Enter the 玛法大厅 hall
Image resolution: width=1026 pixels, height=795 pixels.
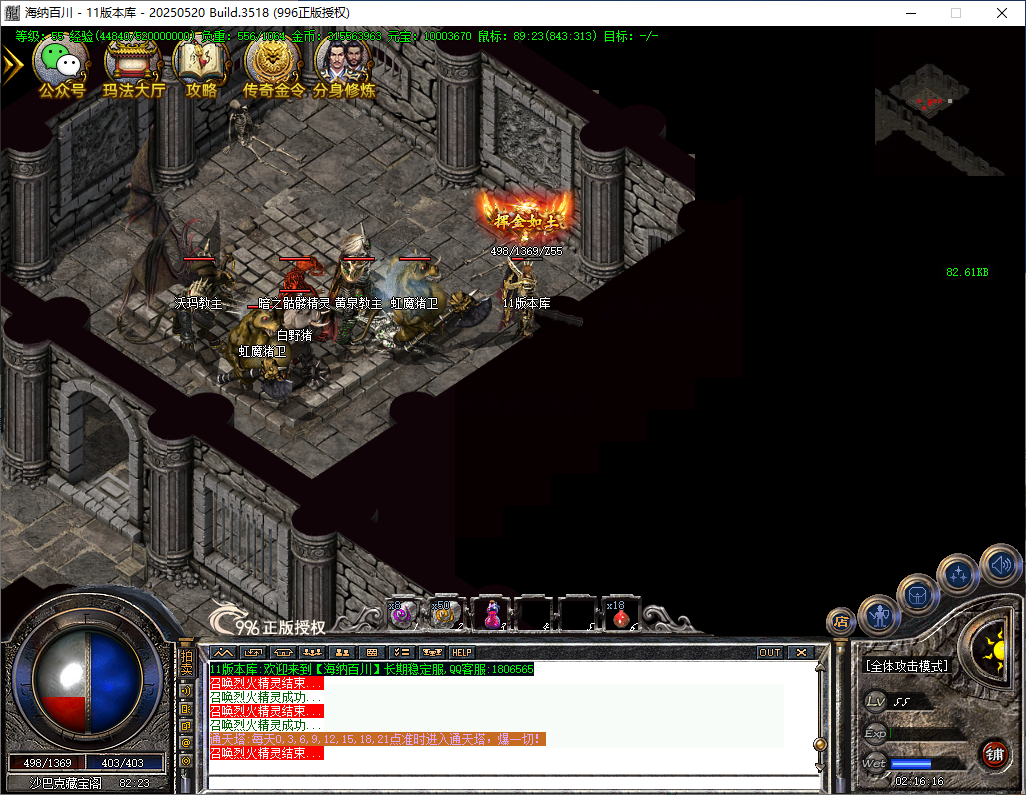click(x=133, y=64)
